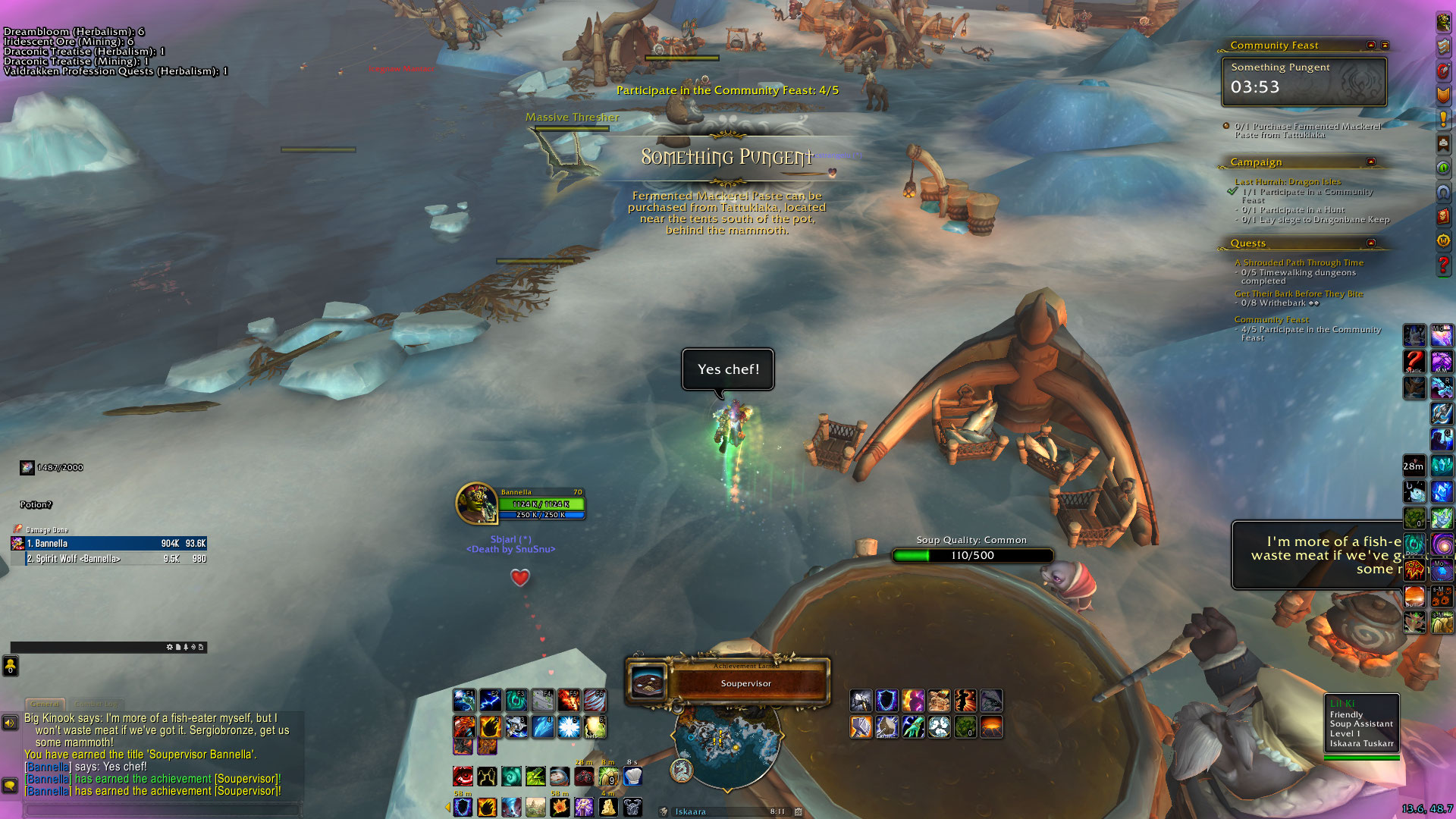
Task: Open the yellow exclamation quest log button
Action: [x=1443, y=119]
